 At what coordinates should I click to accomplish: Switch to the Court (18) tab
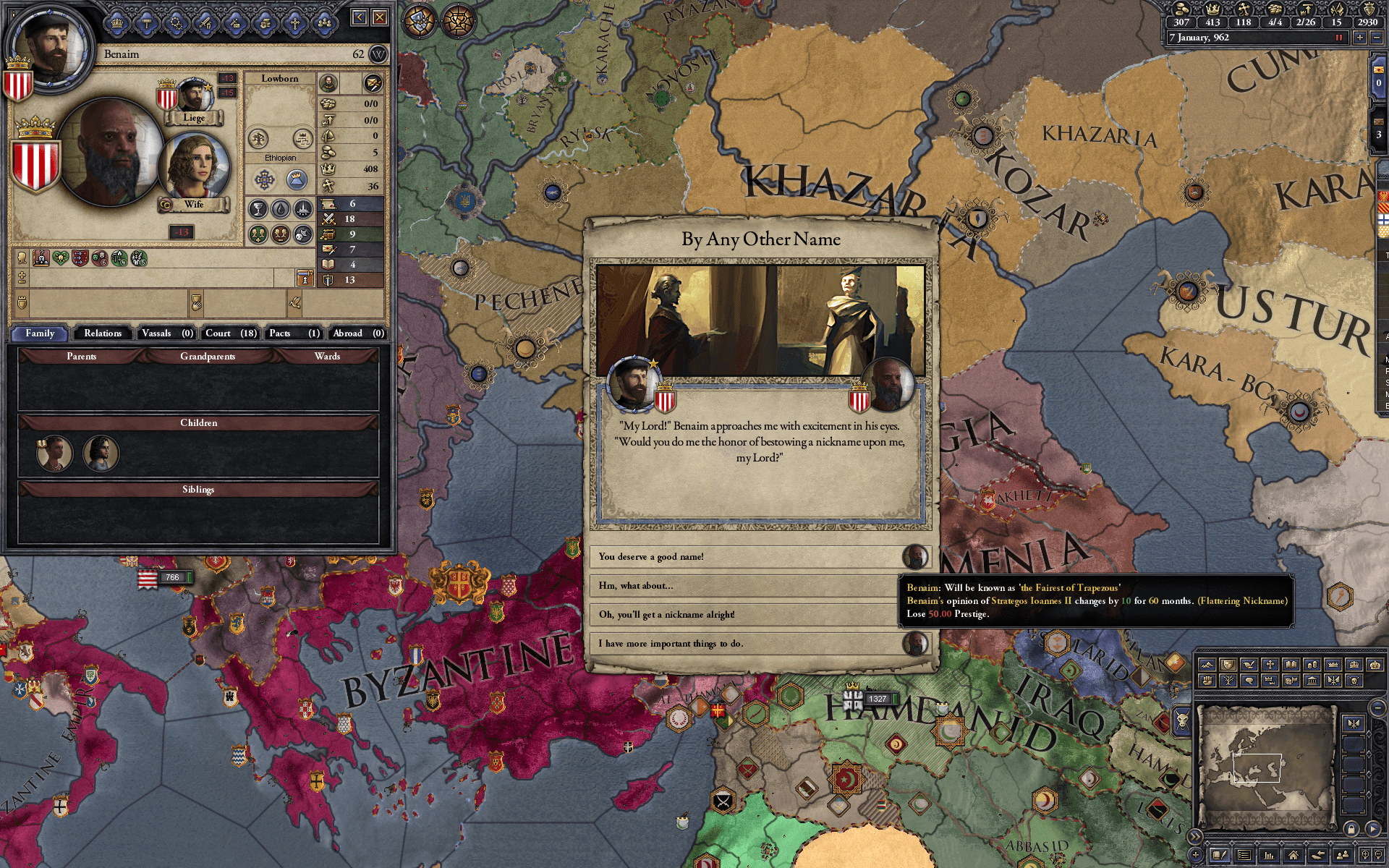click(229, 333)
